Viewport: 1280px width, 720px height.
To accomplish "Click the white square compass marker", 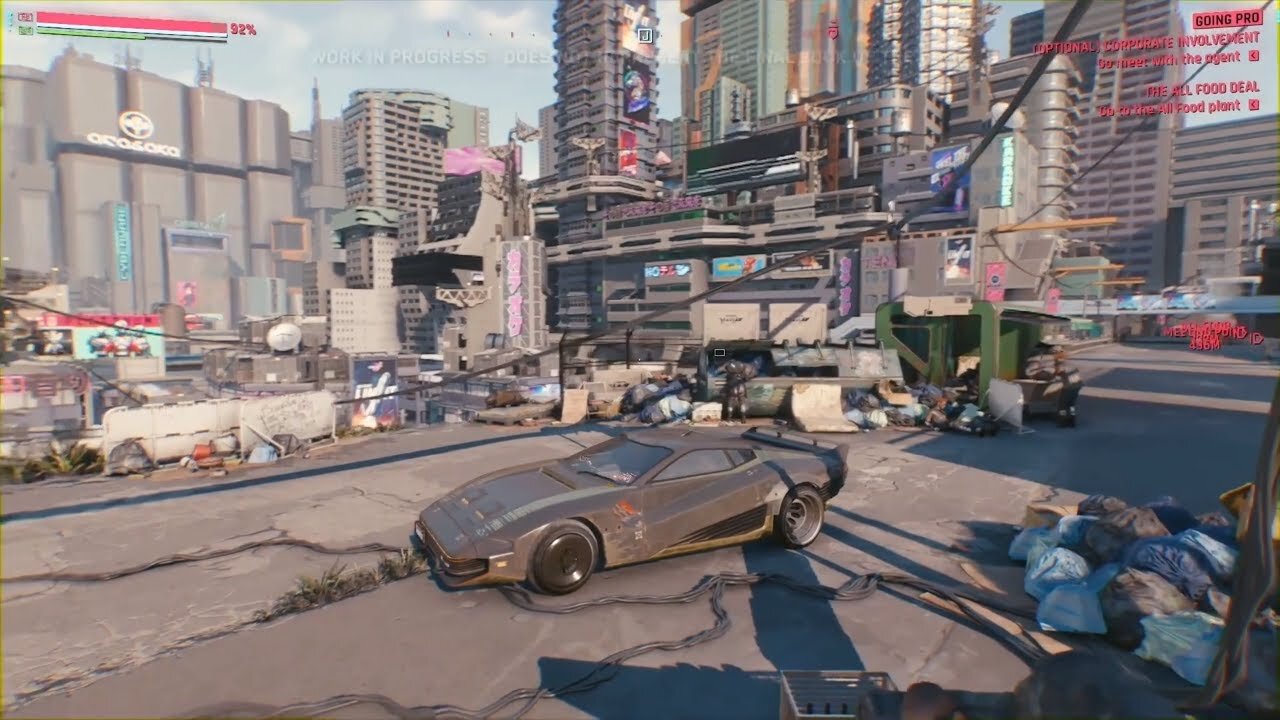I will (x=645, y=35).
